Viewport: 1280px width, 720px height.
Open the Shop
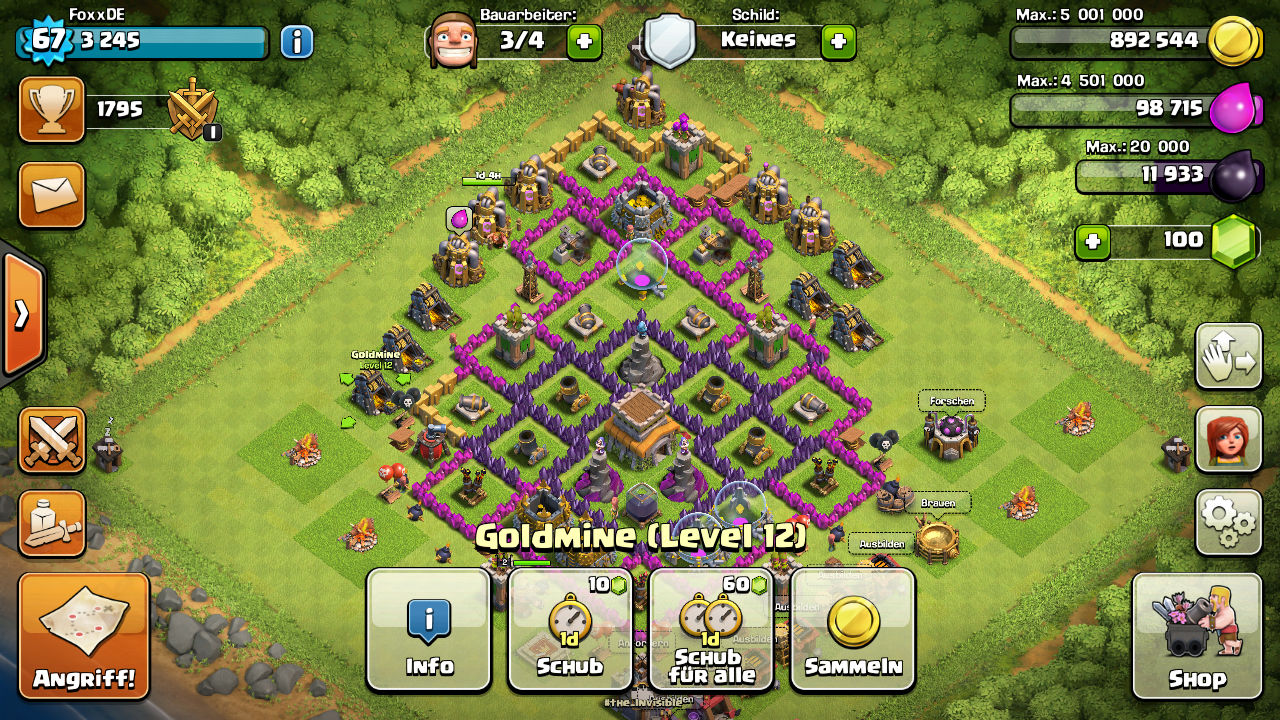point(1197,636)
